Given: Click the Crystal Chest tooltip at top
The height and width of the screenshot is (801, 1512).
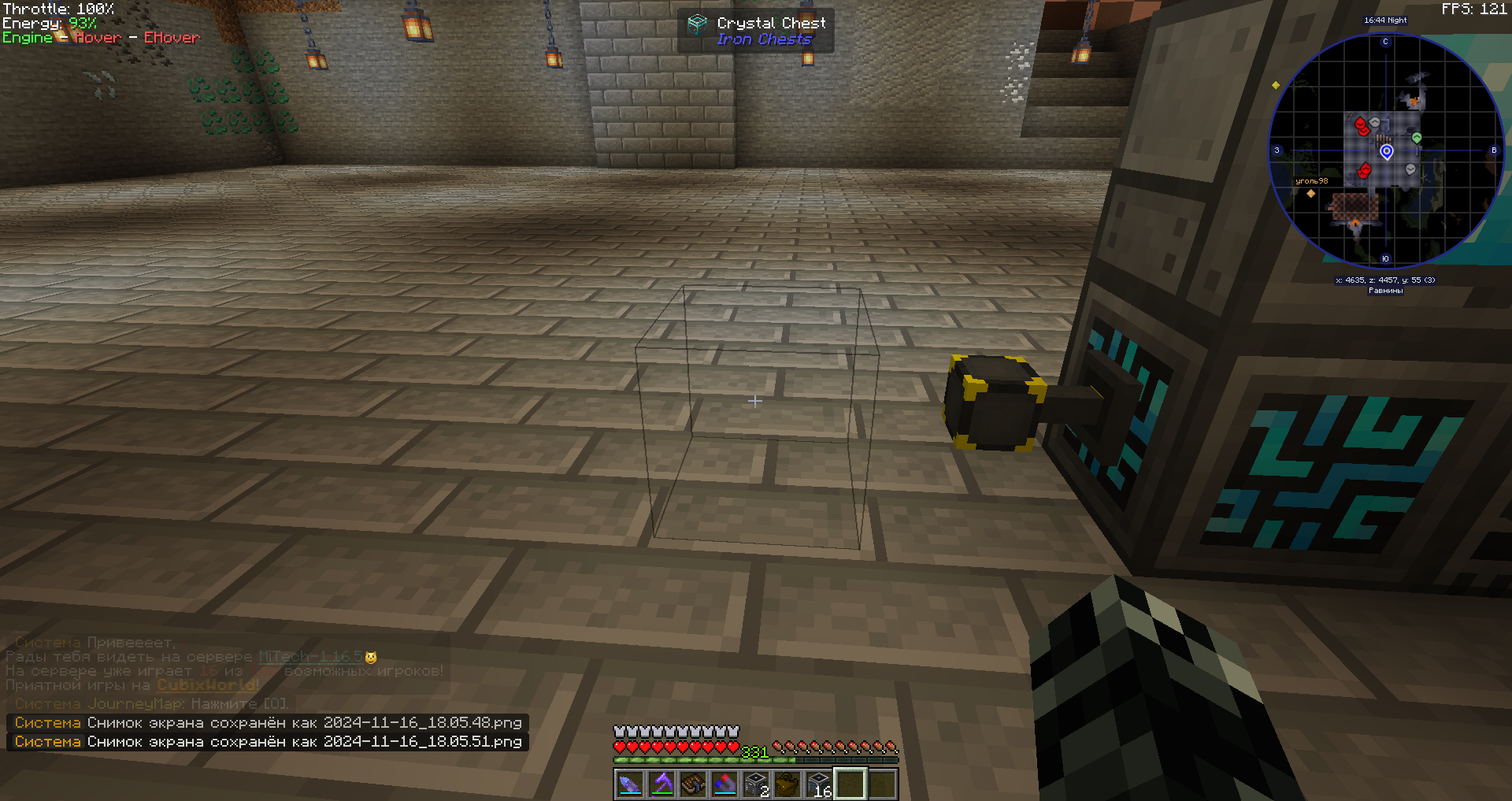Looking at the screenshot, I should tap(755, 31).
